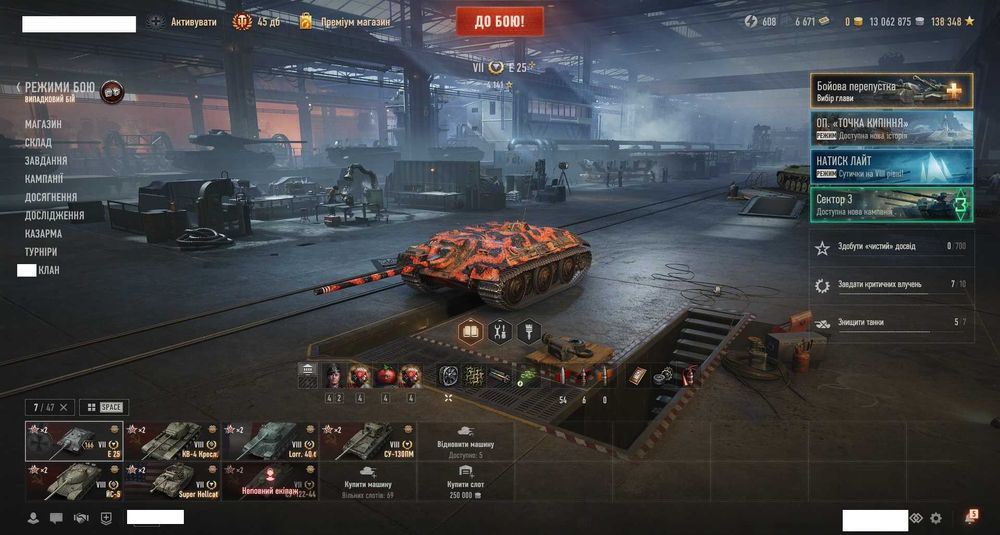Choose the КВ-4 Кресл. tank in carousel
Image resolution: width=1000 pixels, height=535 pixels.
(170, 440)
